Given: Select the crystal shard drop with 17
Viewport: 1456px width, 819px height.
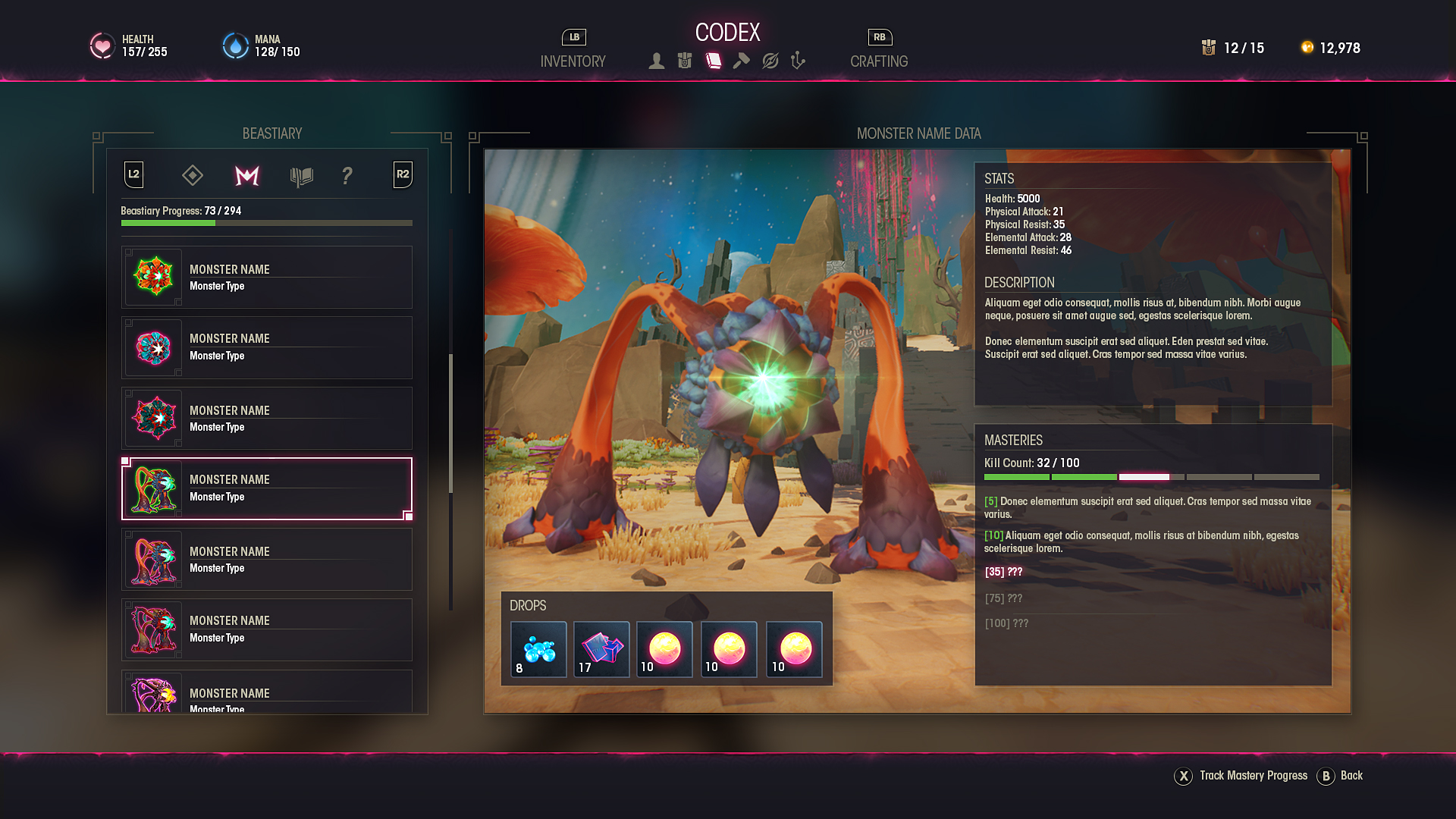Looking at the screenshot, I should (601, 649).
